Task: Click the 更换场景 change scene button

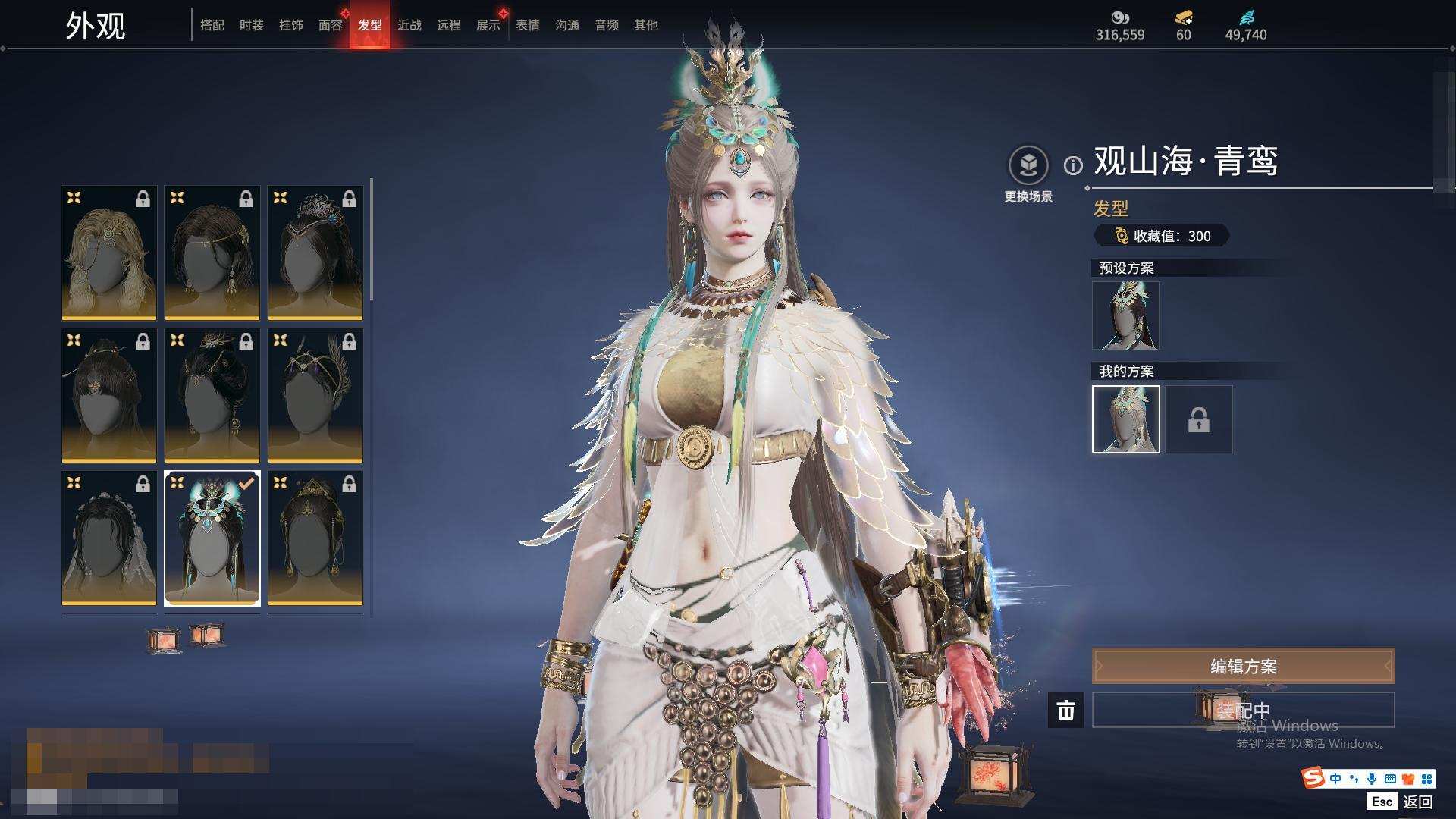Action: click(x=1028, y=174)
